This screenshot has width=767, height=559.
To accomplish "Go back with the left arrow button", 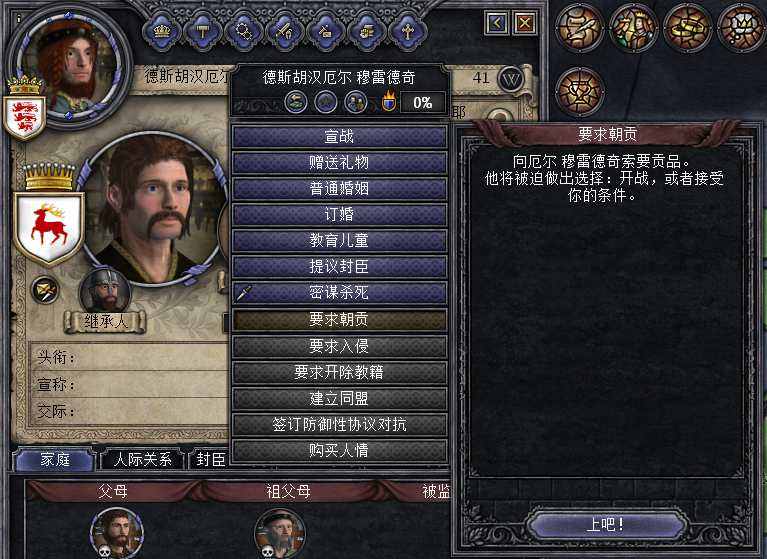I will tap(497, 22).
